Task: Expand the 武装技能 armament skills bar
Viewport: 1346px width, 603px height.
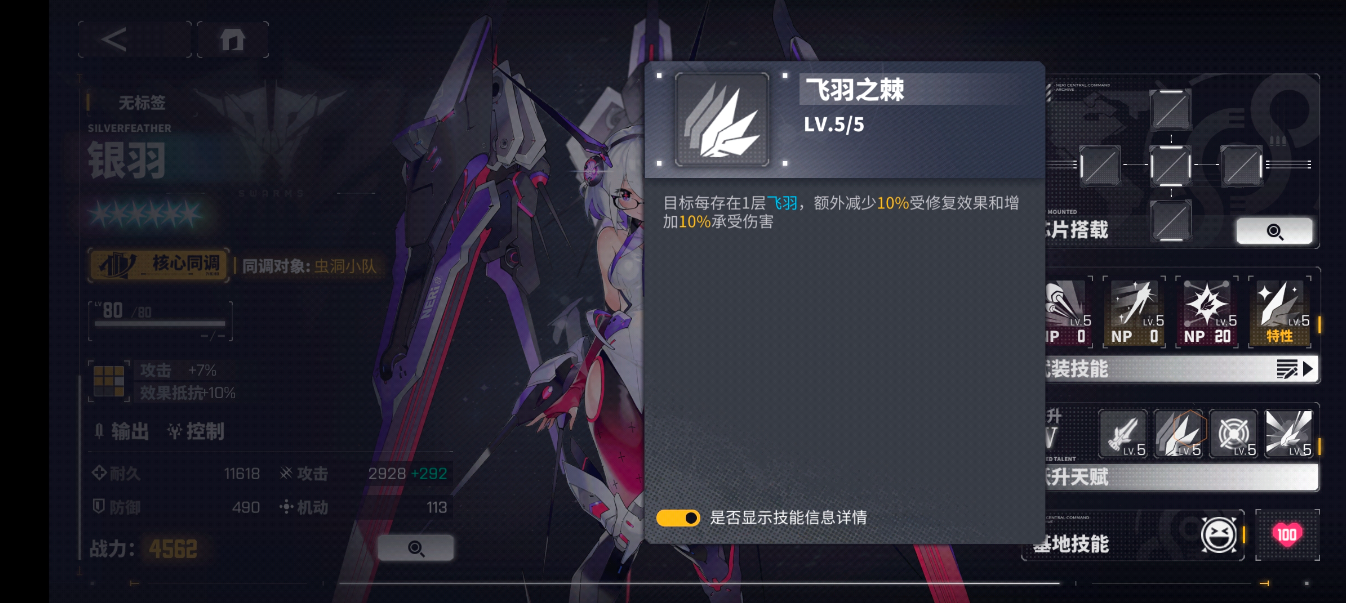Action: [x=1180, y=369]
